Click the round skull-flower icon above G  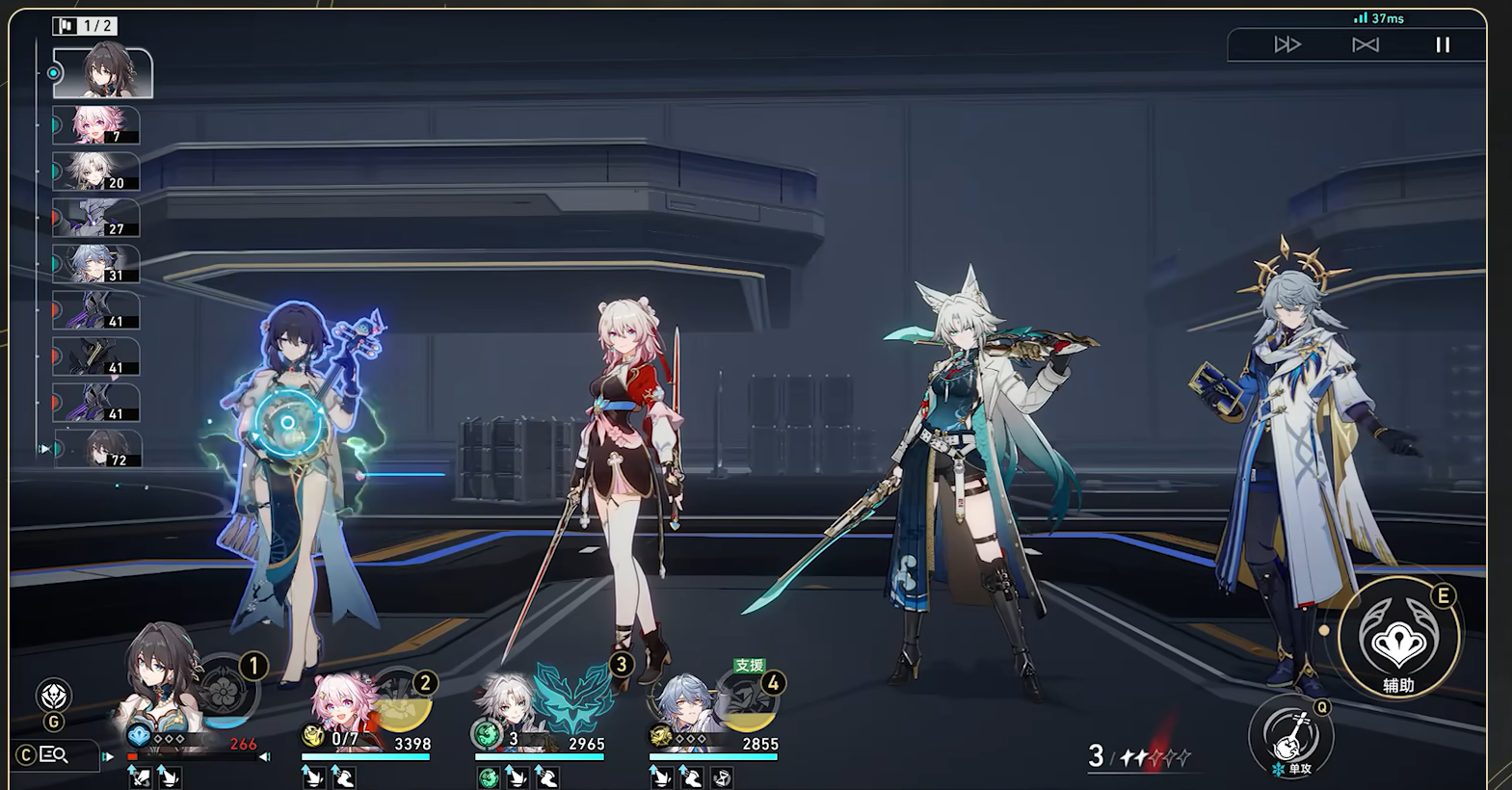[54, 695]
